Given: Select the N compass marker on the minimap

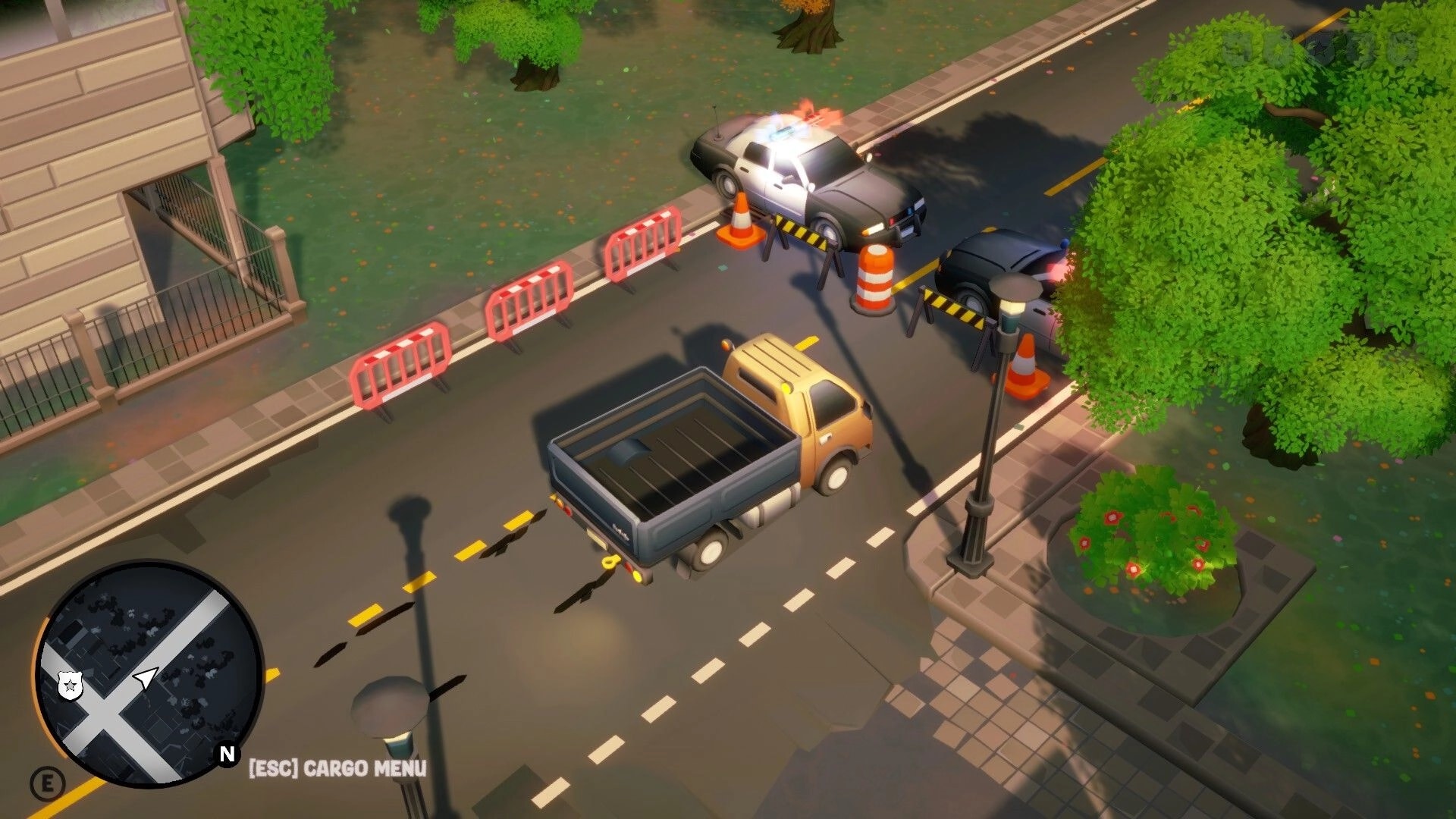Looking at the screenshot, I should click(x=226, y=754).
